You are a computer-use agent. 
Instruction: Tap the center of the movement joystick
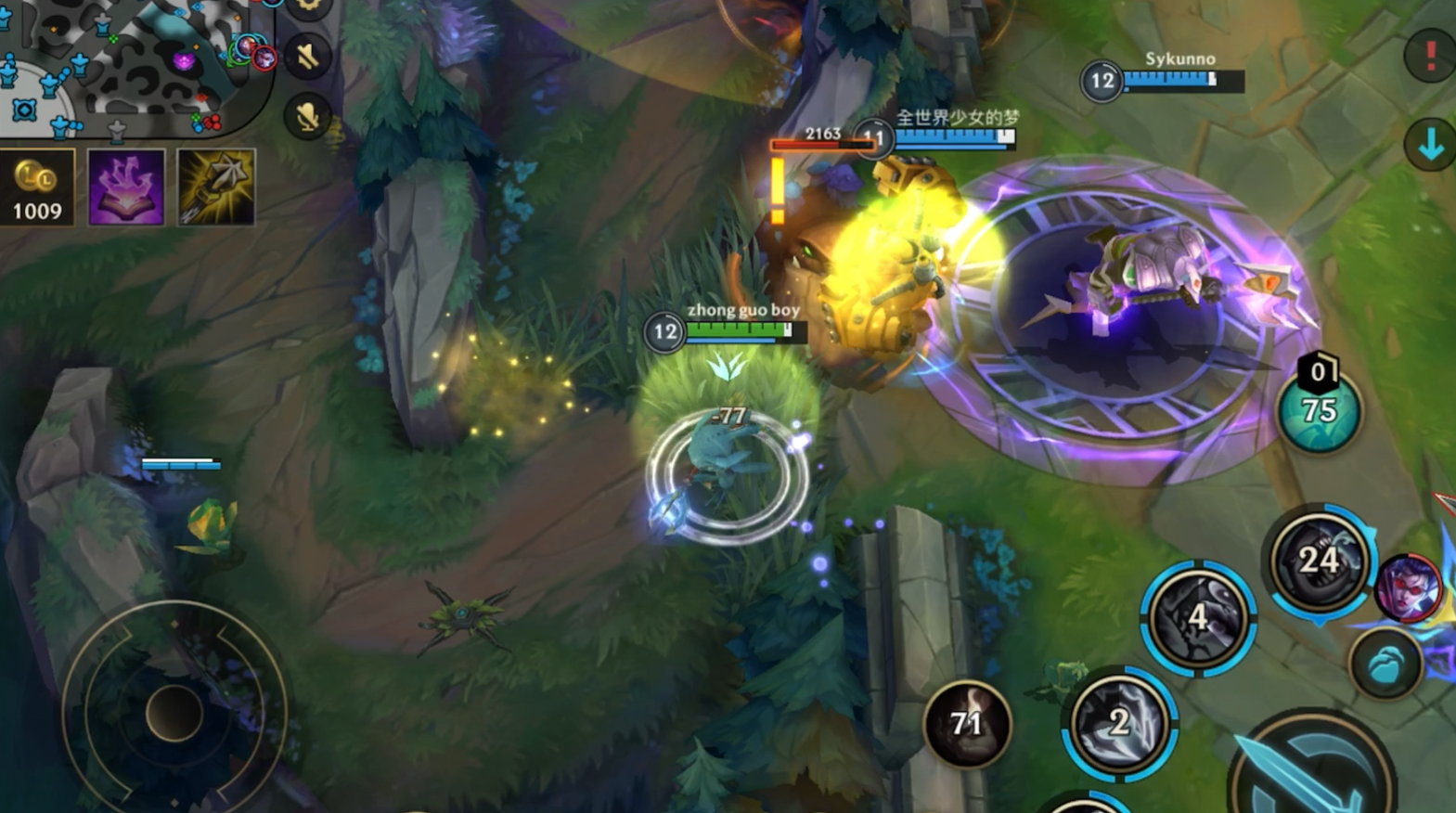coord(174,713)
